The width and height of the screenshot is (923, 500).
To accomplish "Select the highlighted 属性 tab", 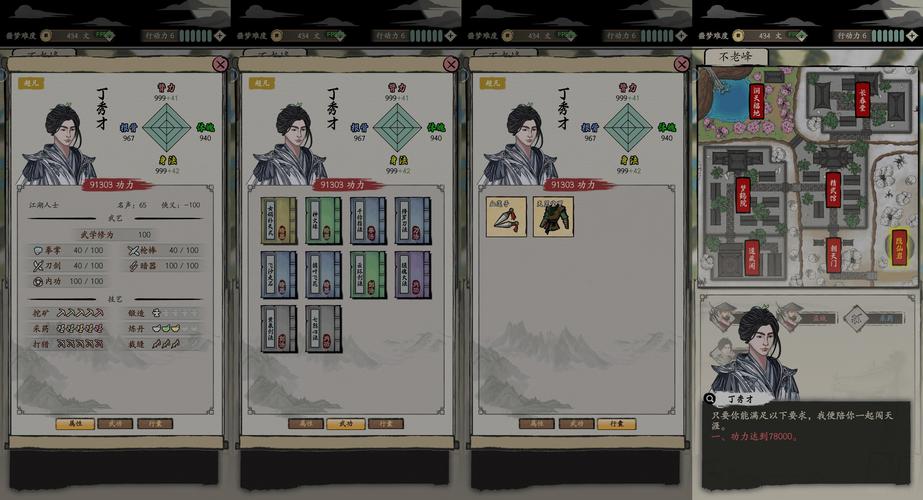I will pyautogui.click(x=75, y=424).
